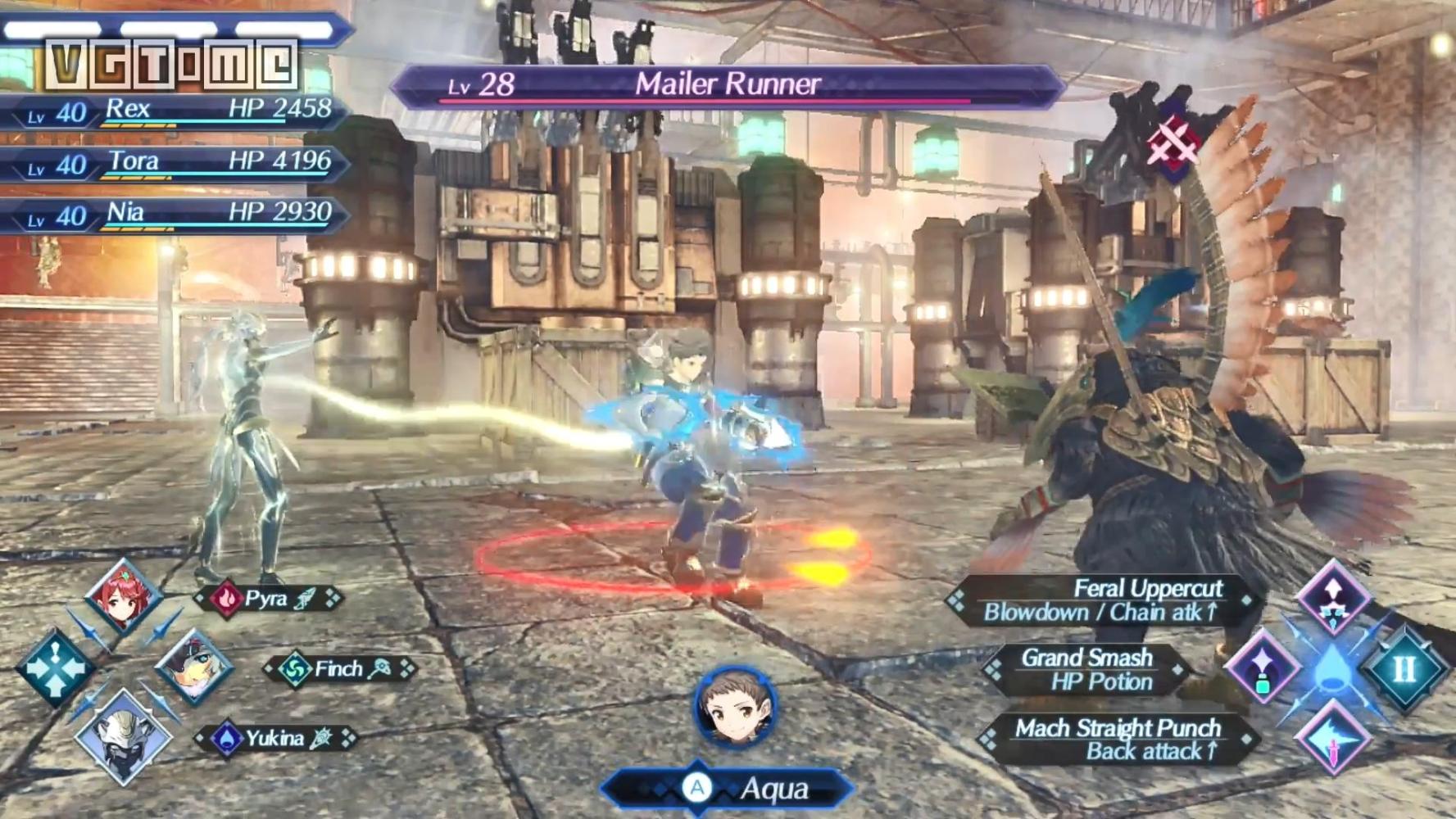Click the driver portrait above Aqua

(734, 707)
